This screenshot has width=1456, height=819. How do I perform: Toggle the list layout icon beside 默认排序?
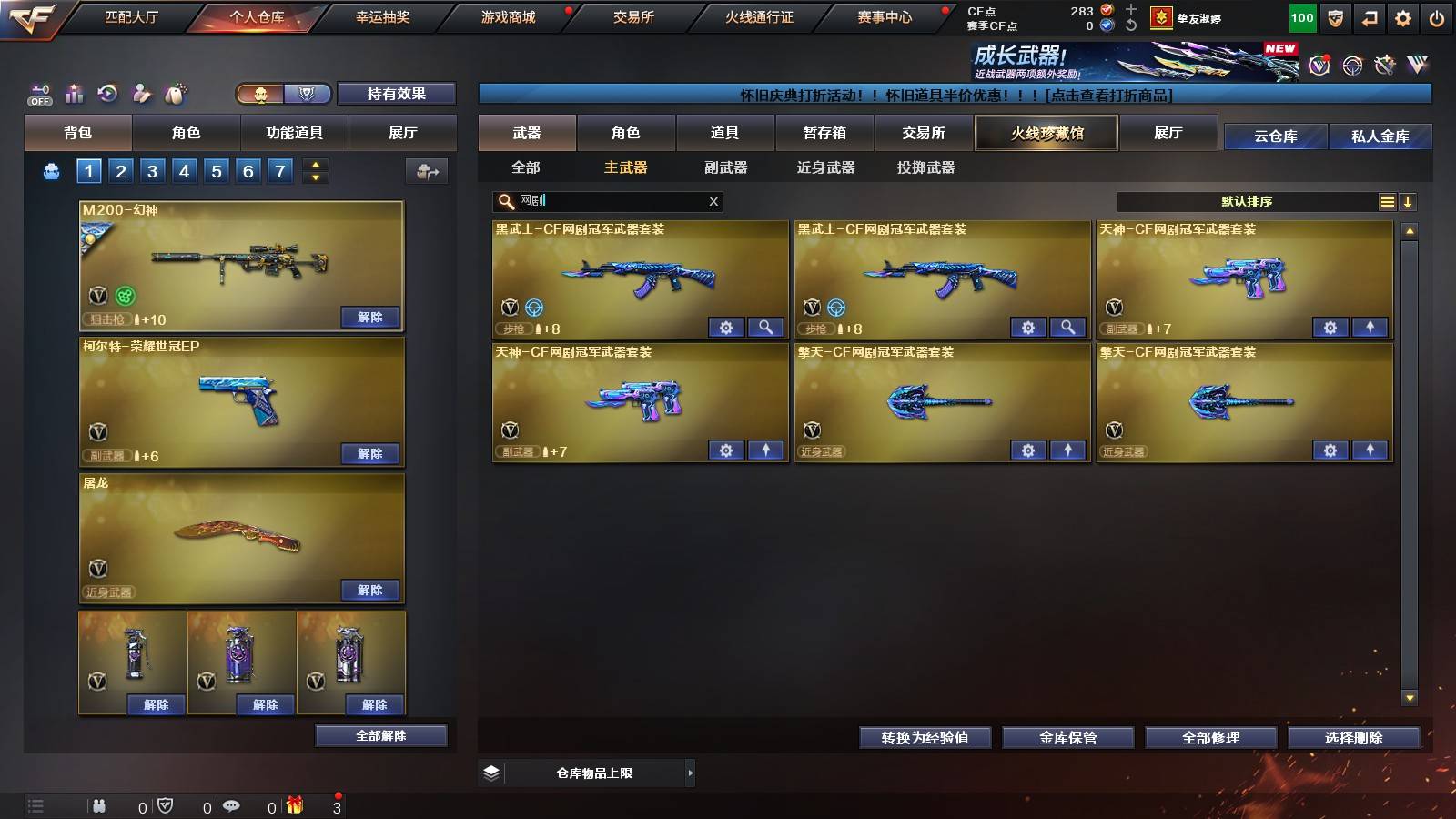pos(1387,201)
